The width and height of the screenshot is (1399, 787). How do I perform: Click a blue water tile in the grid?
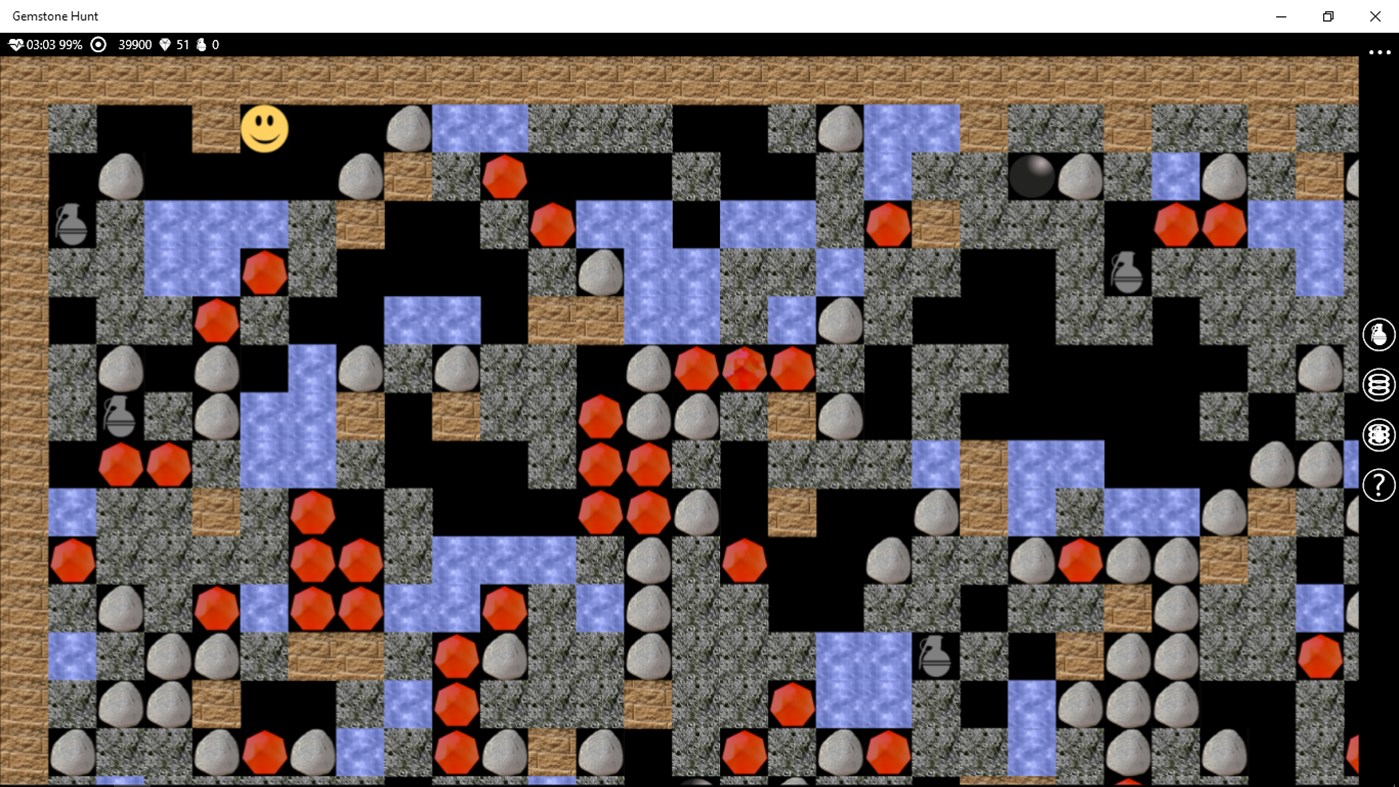tap(480, 128)
